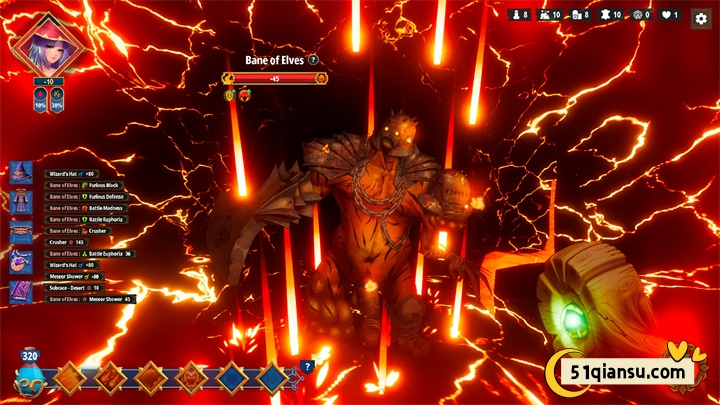Open the Furious Block log entry

[89, 185]
